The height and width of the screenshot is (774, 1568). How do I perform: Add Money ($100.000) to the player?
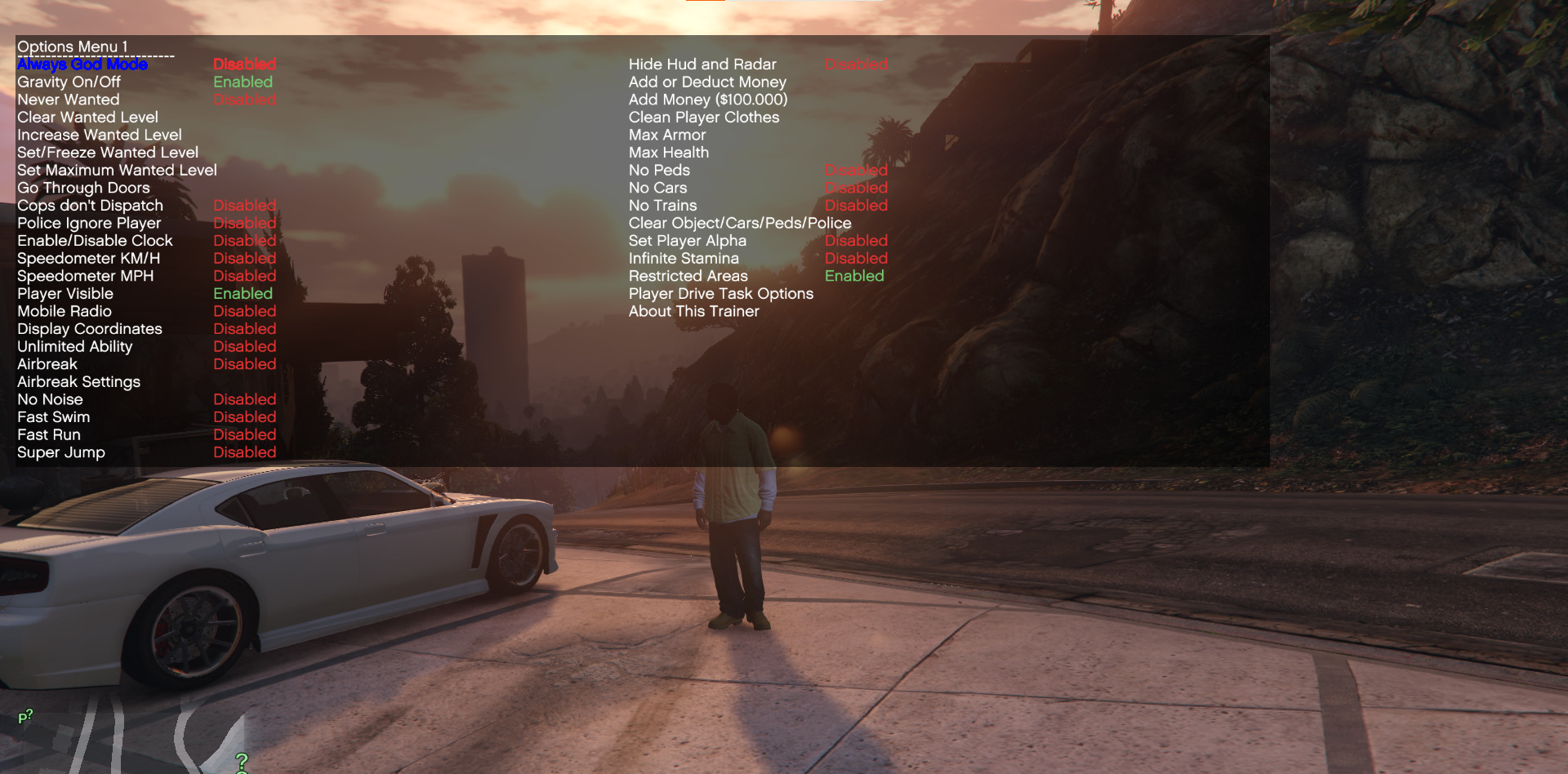point(707,99)
